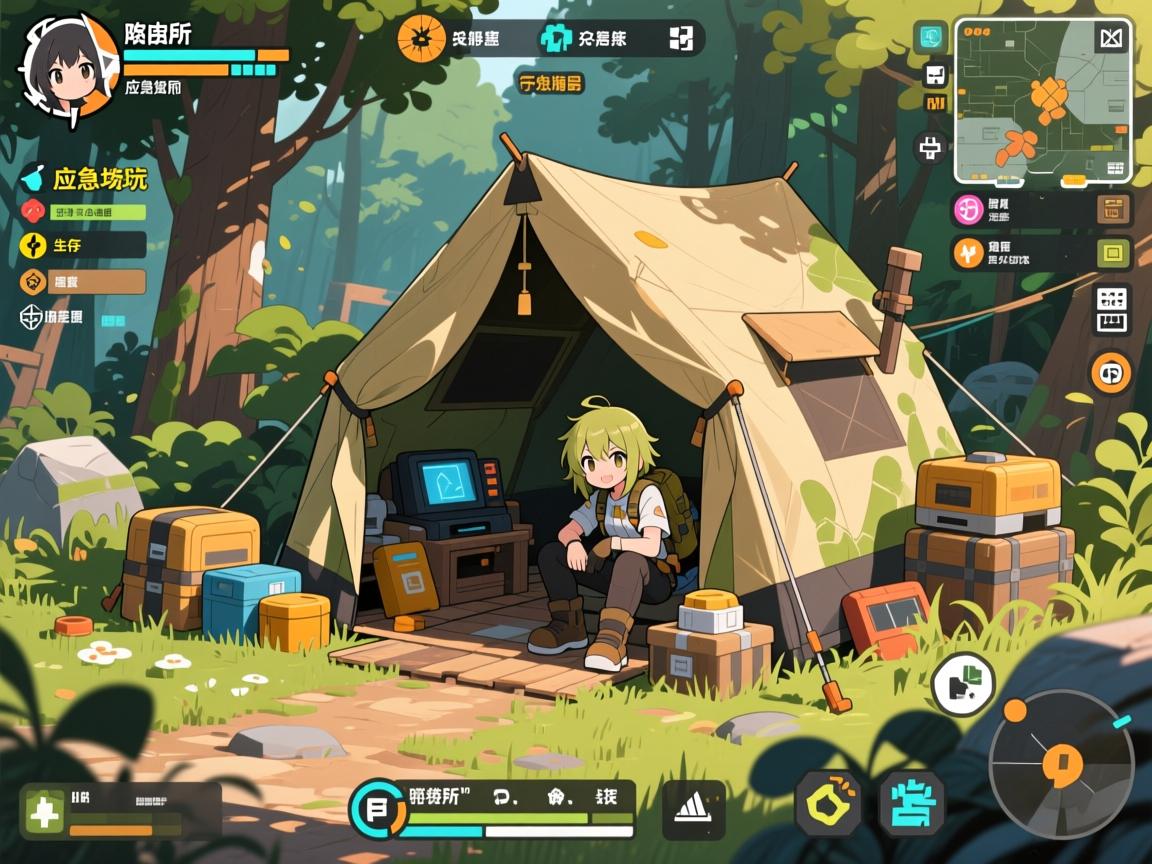The image size is (1152, 864).
Task: Select the yellow 生存 objective row
Action: pos(82,245)
